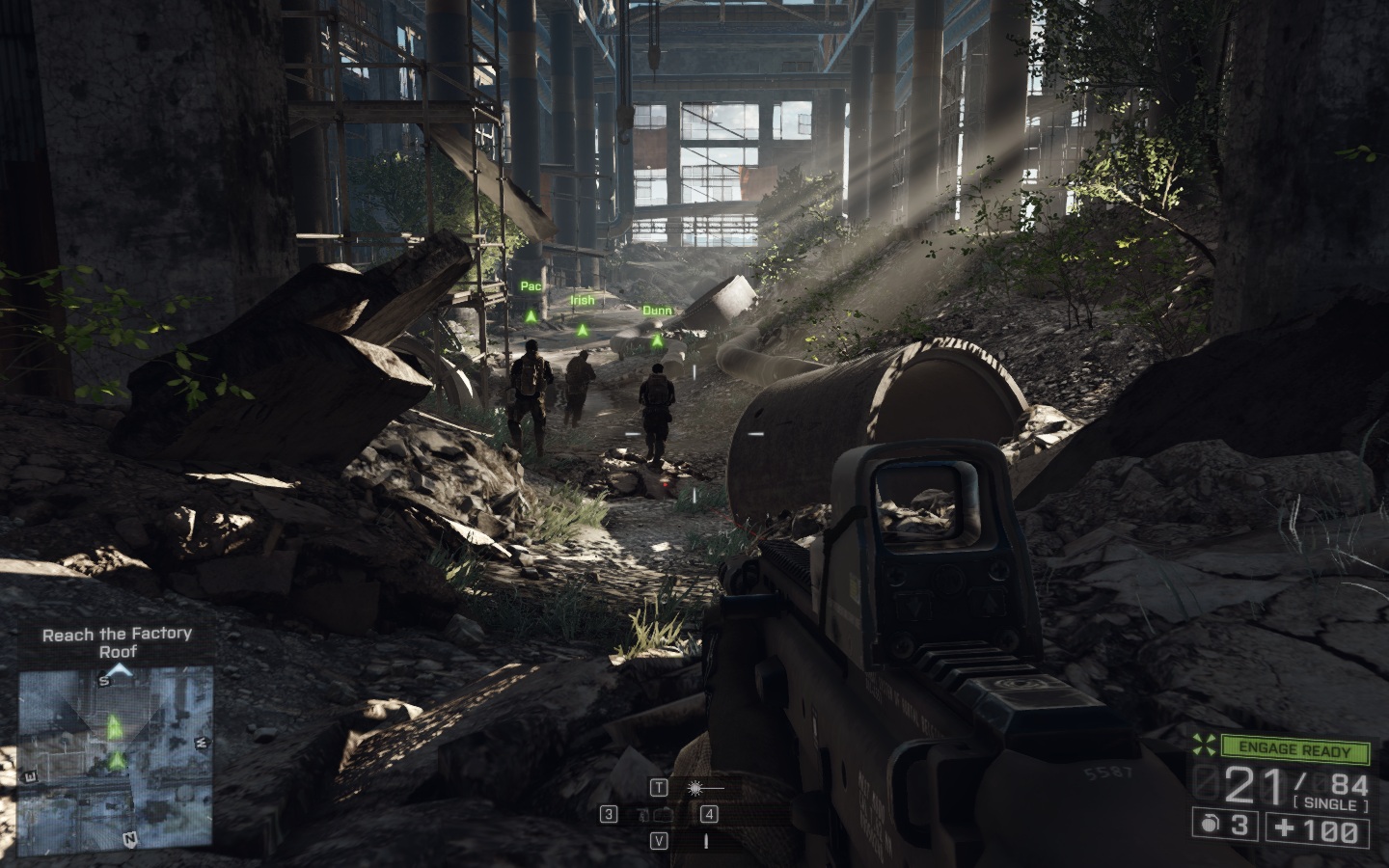Toggle the tactical flashlight attachment icon

coord(694,788)
